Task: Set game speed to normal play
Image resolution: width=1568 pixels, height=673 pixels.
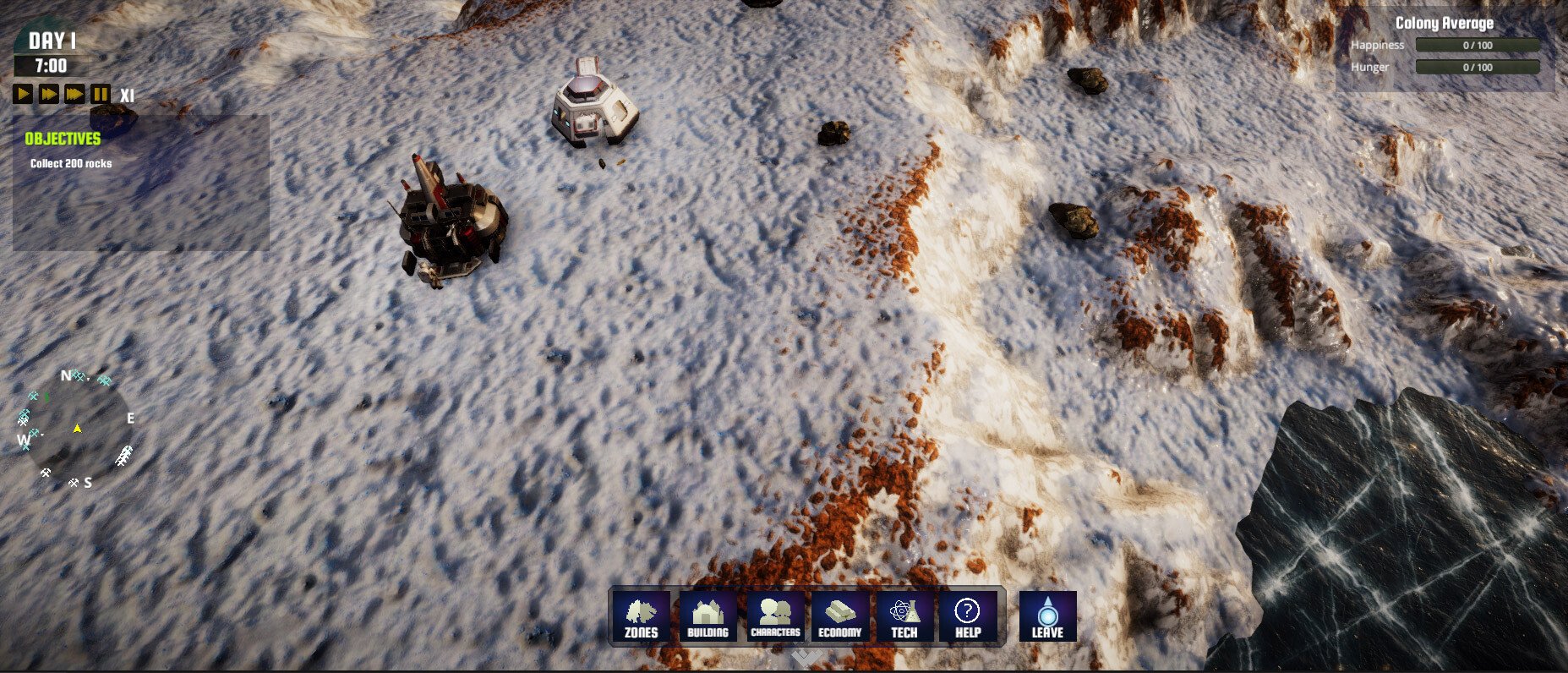Action: (x=23, y=94)
